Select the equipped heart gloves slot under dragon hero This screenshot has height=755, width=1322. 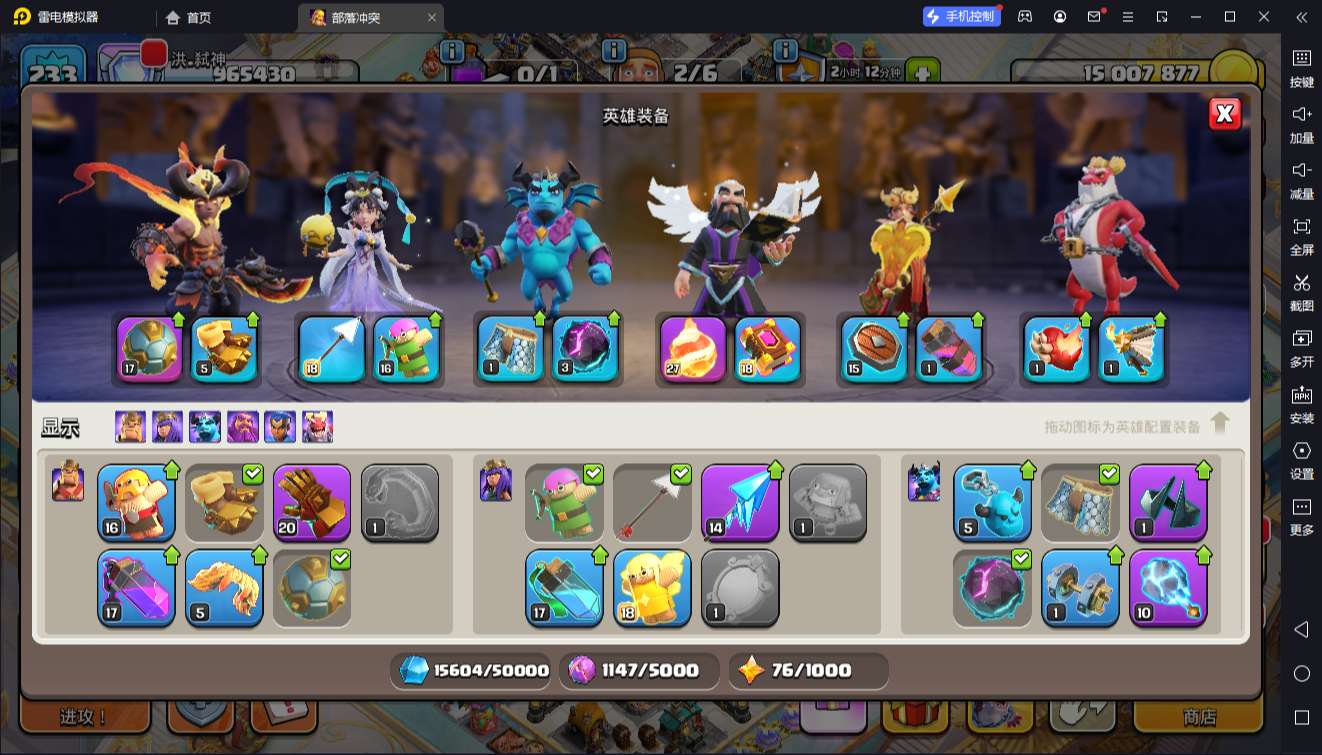click(1057, 350)
